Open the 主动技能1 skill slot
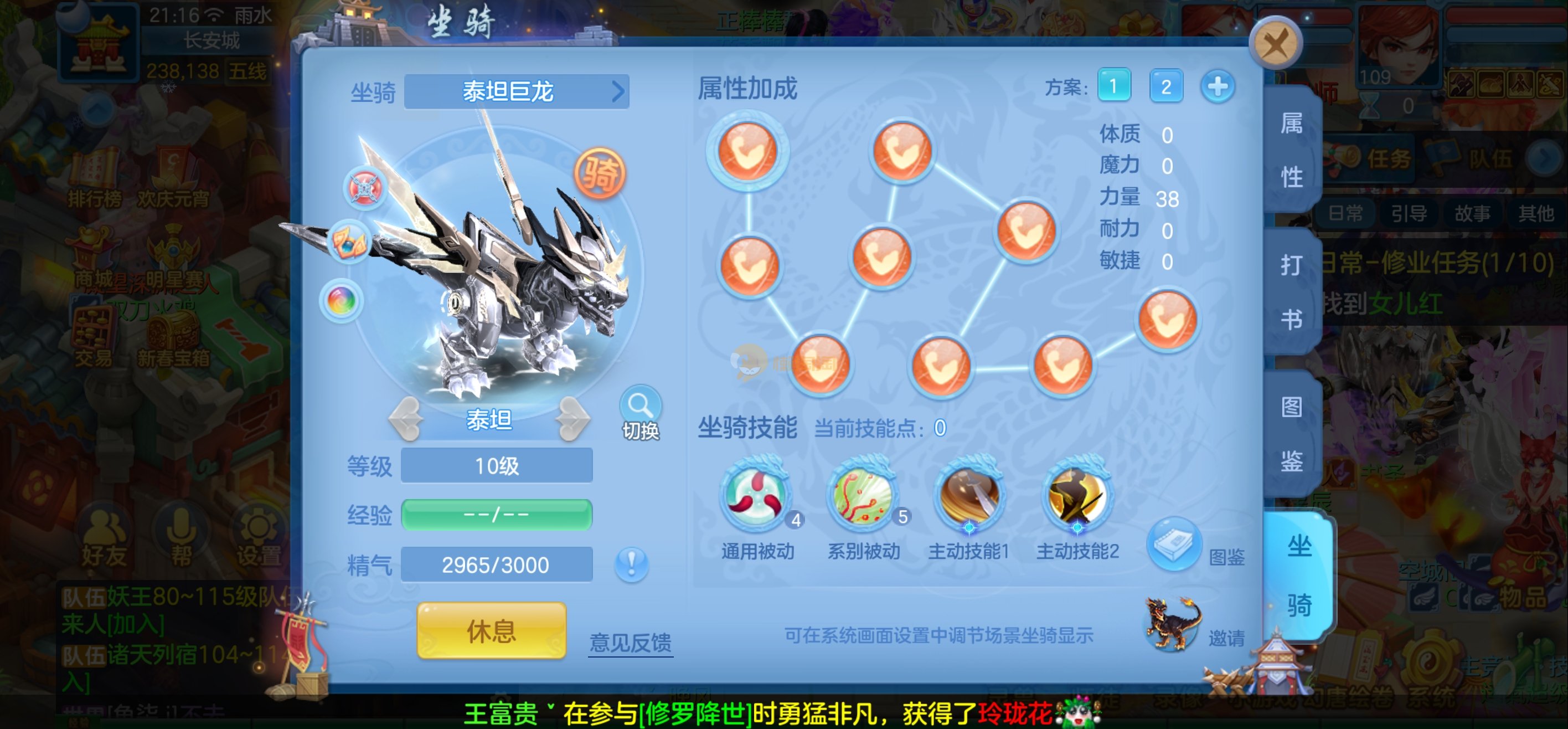 [x=969, y=495]
